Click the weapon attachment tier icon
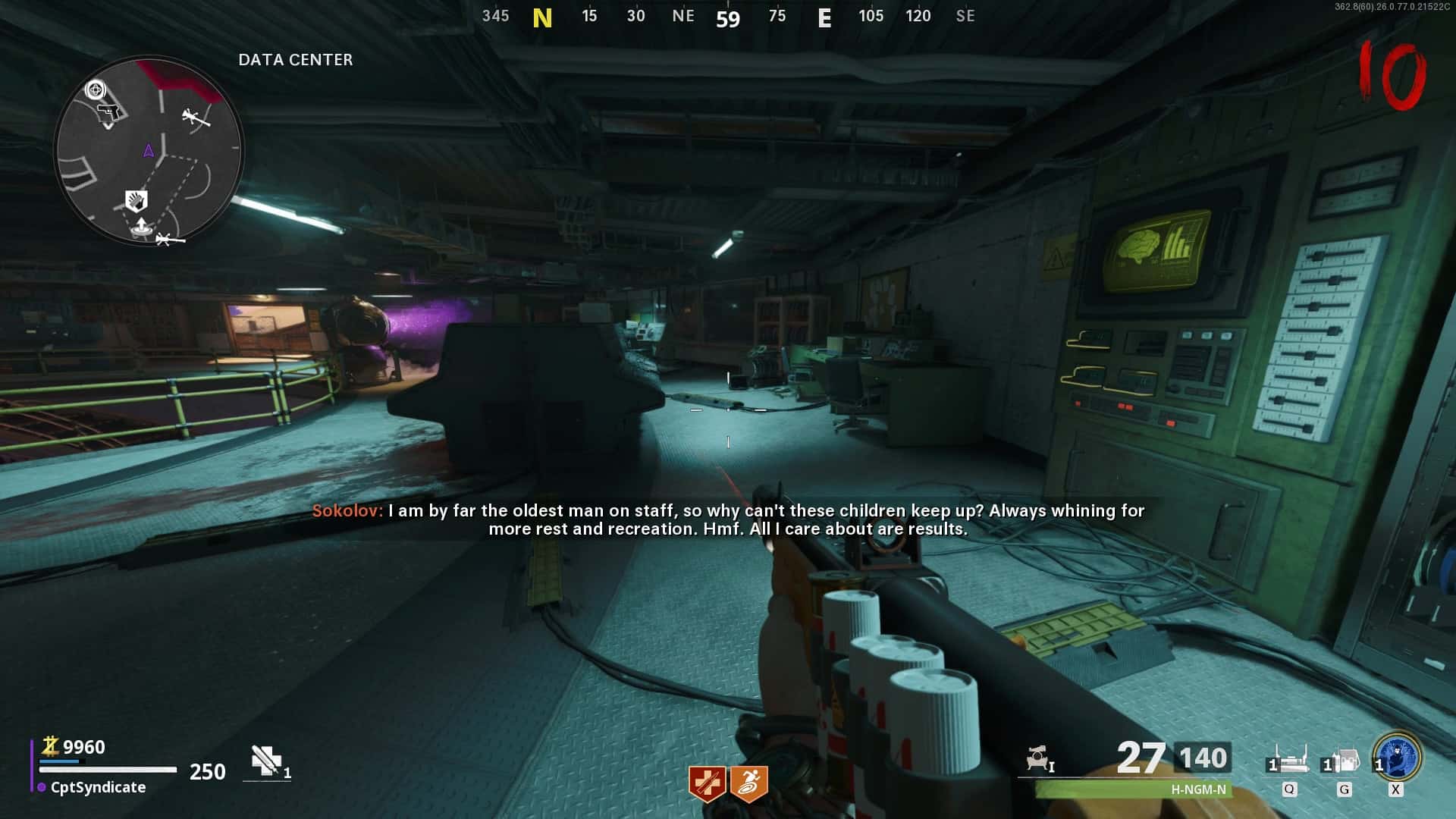Viewport: 1456px width, 819px height. pyautogui.click(x=1039, y=759)
